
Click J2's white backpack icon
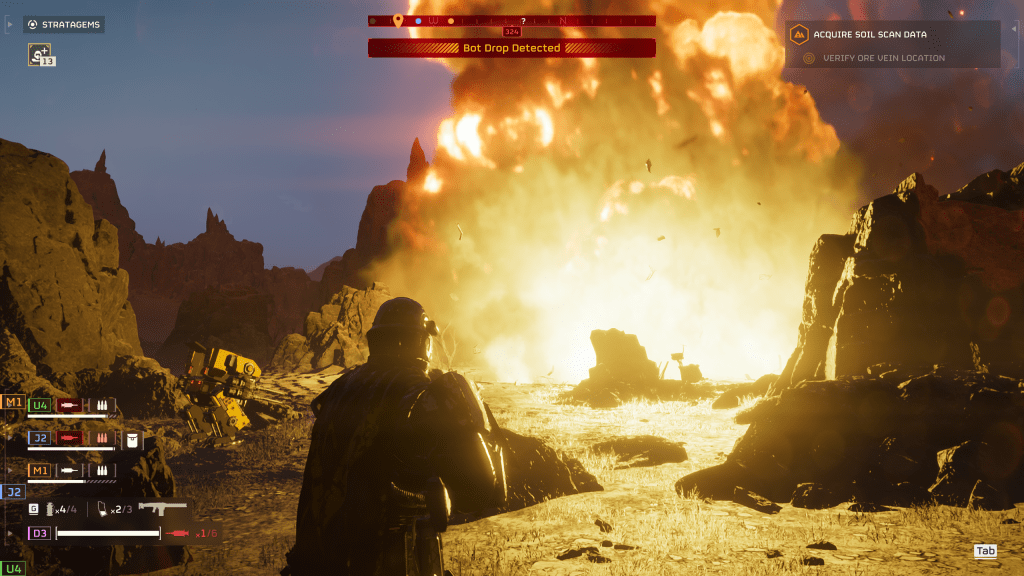tap(133, 439)
